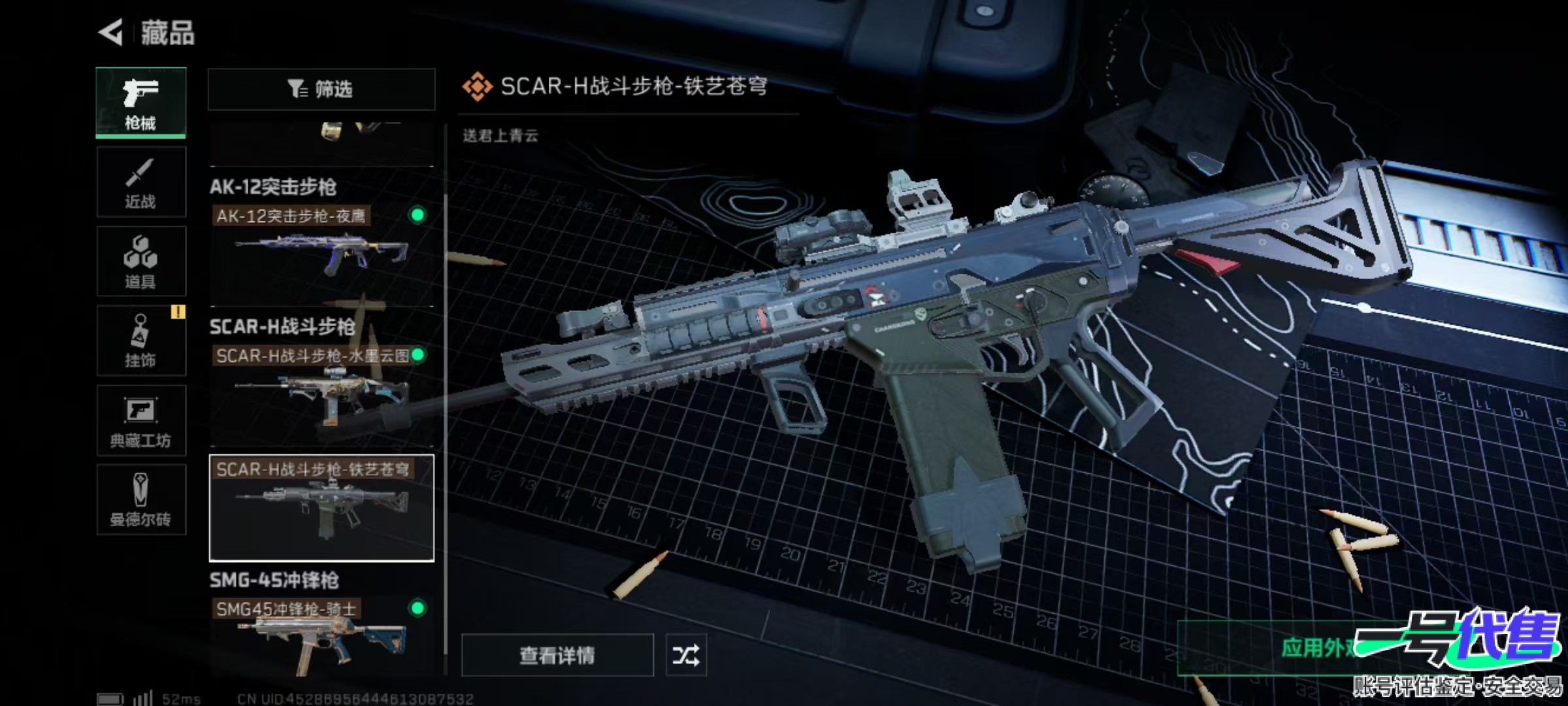Pick the SMG45冲锋枪-骑士 skin
1568x706 pixels.
point(321,634)
